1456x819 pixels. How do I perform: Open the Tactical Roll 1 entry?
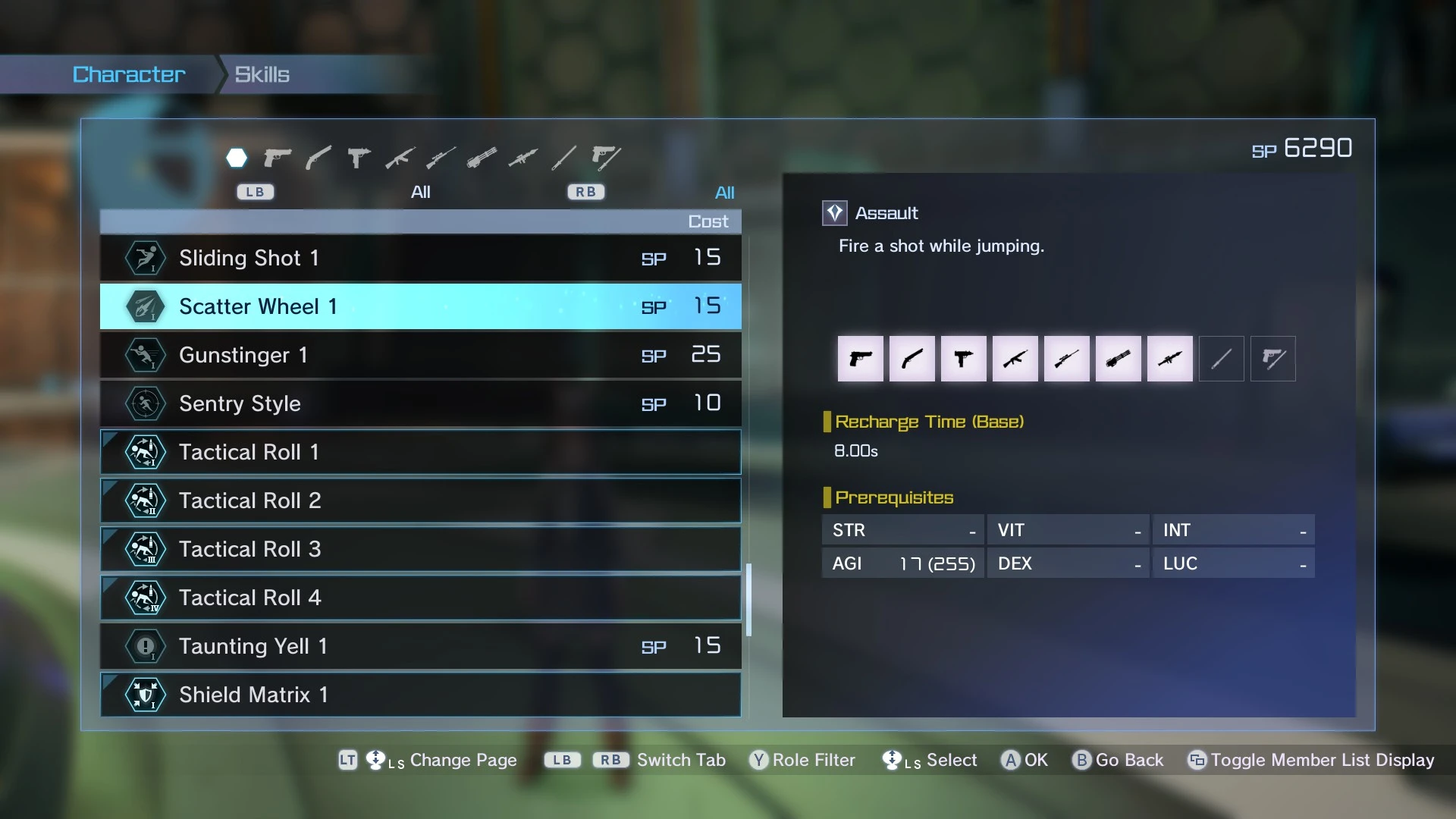click(x=420, y=452)
